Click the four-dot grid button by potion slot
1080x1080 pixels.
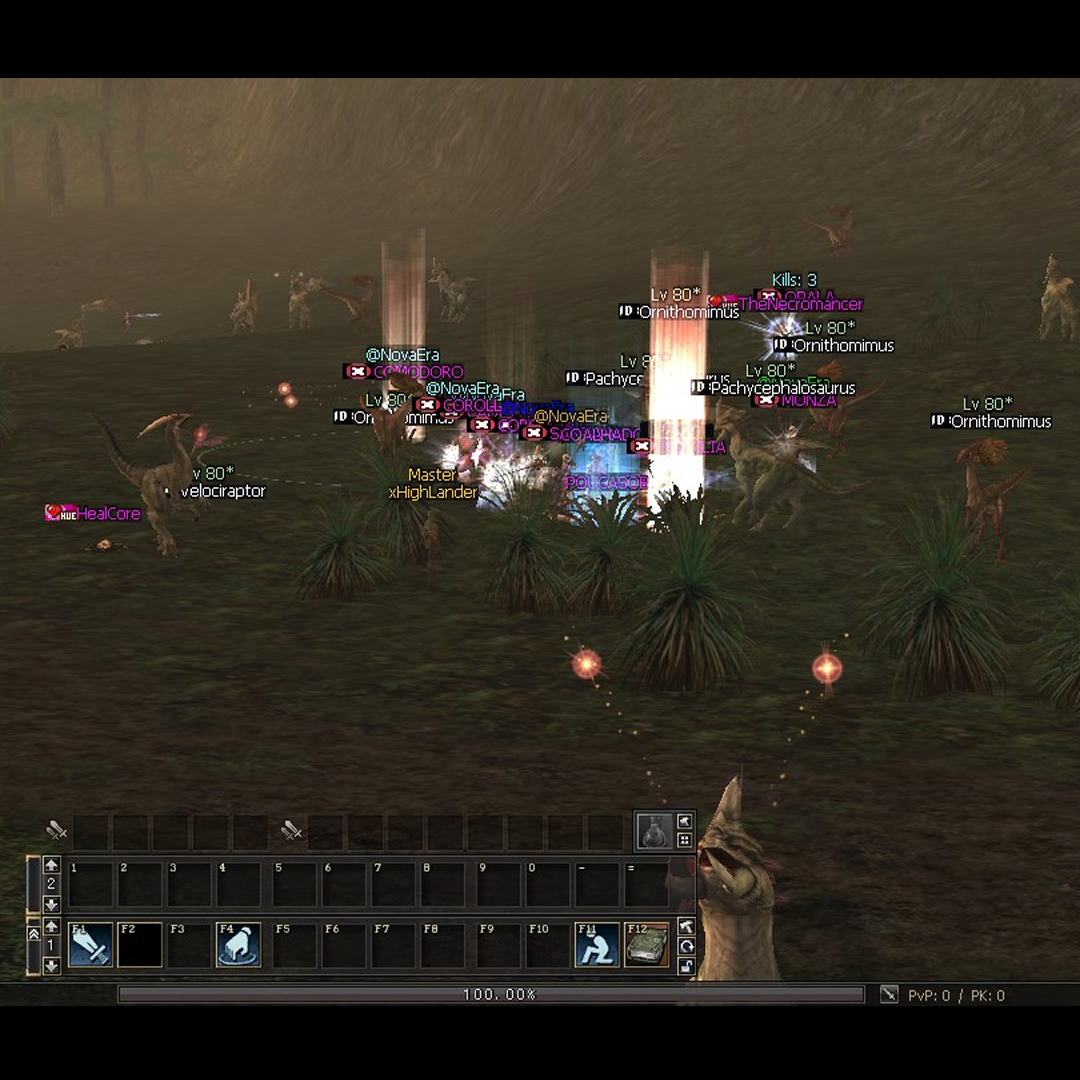685,840
